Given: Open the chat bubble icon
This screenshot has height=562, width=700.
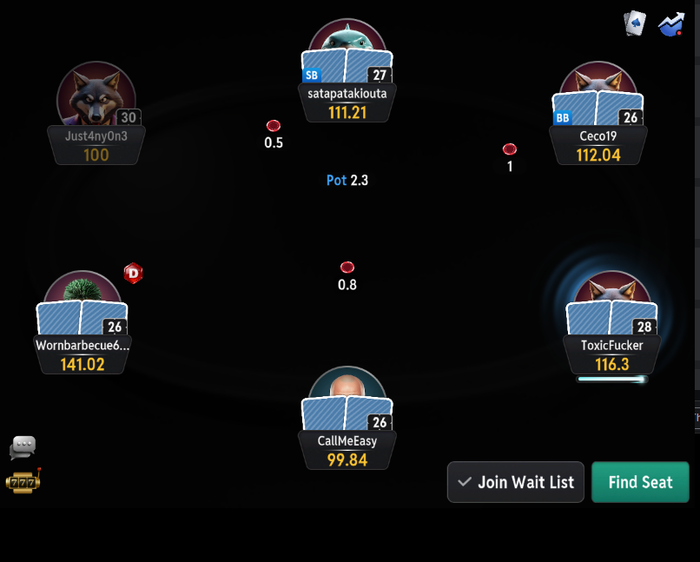Looking at the screenshot, I should pyautogui.click(x=22, y=447).
